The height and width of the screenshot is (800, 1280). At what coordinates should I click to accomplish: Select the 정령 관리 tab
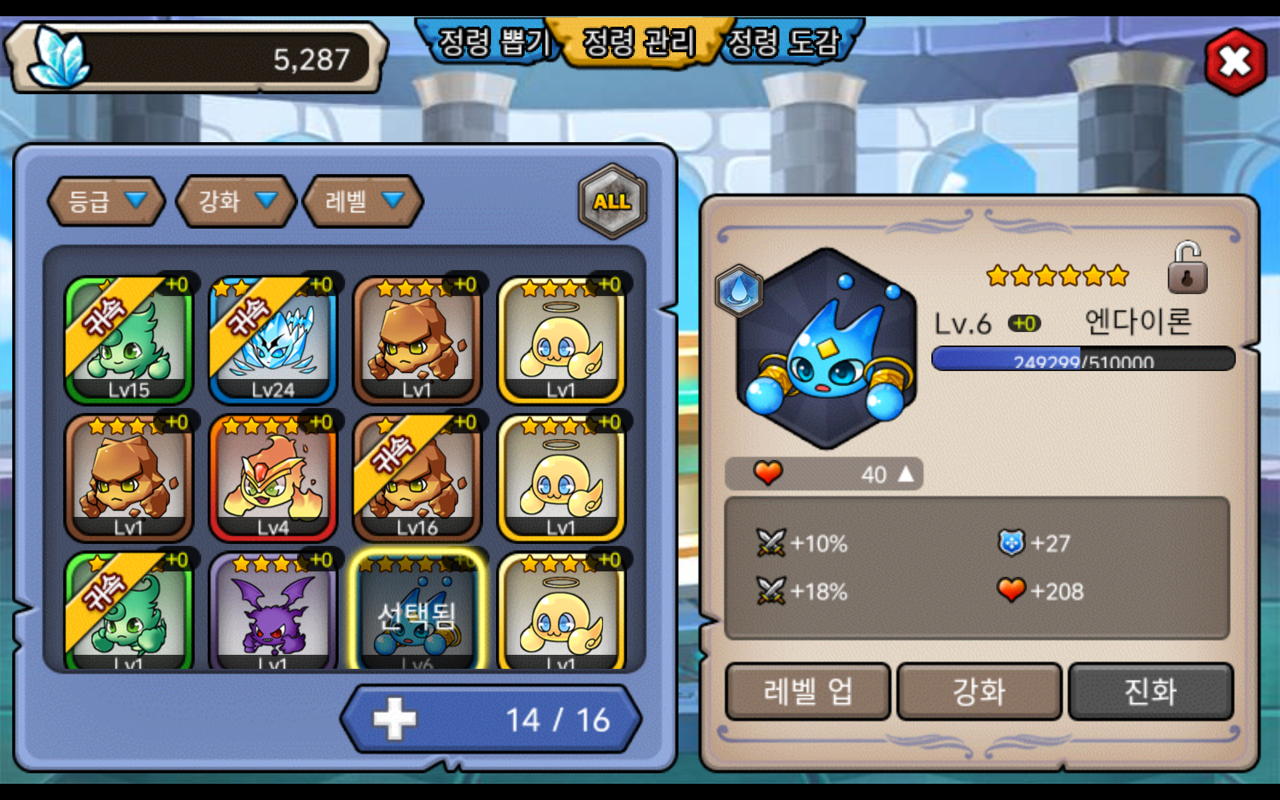(x=639, y=43)
